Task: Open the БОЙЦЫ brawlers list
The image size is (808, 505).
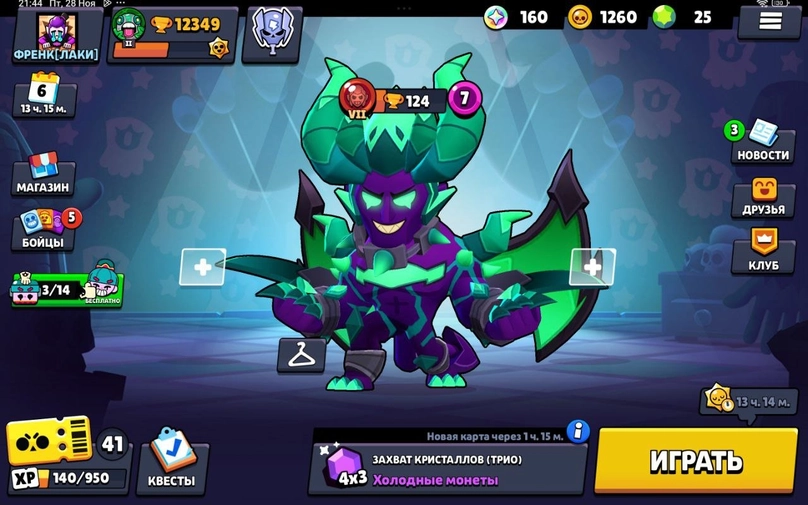Action: (x=43, y=229)
